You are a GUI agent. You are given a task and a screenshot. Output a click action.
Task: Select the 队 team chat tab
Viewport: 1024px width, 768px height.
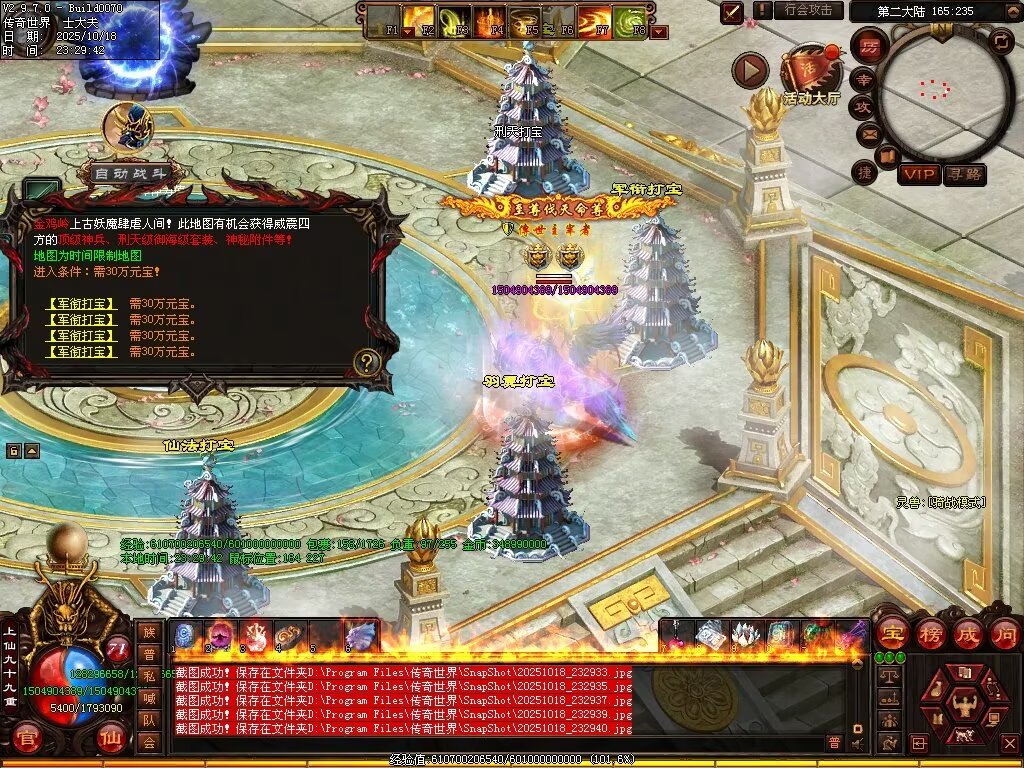click(x=149, y=719)
